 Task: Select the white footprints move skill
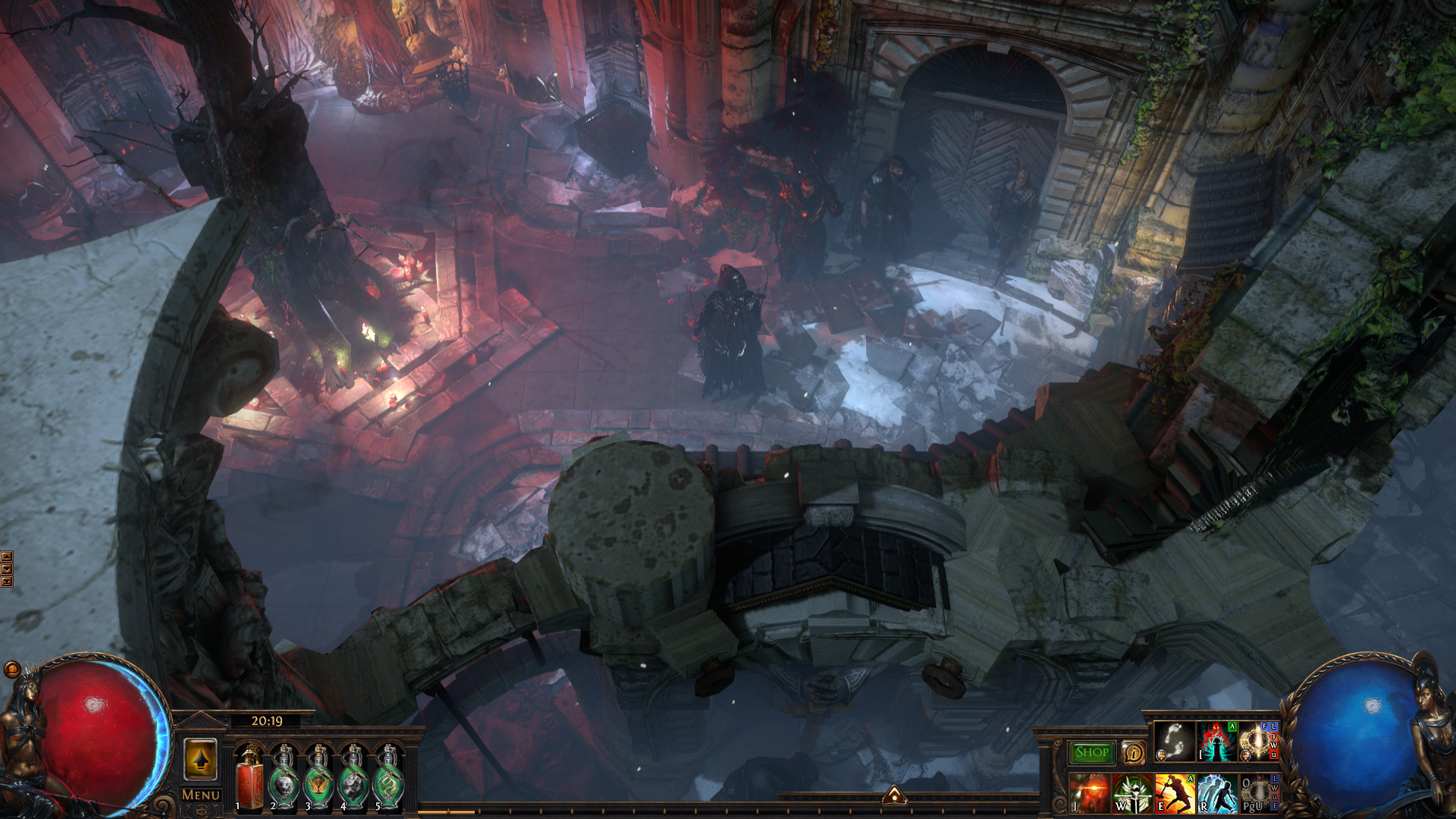point(1174,742)
